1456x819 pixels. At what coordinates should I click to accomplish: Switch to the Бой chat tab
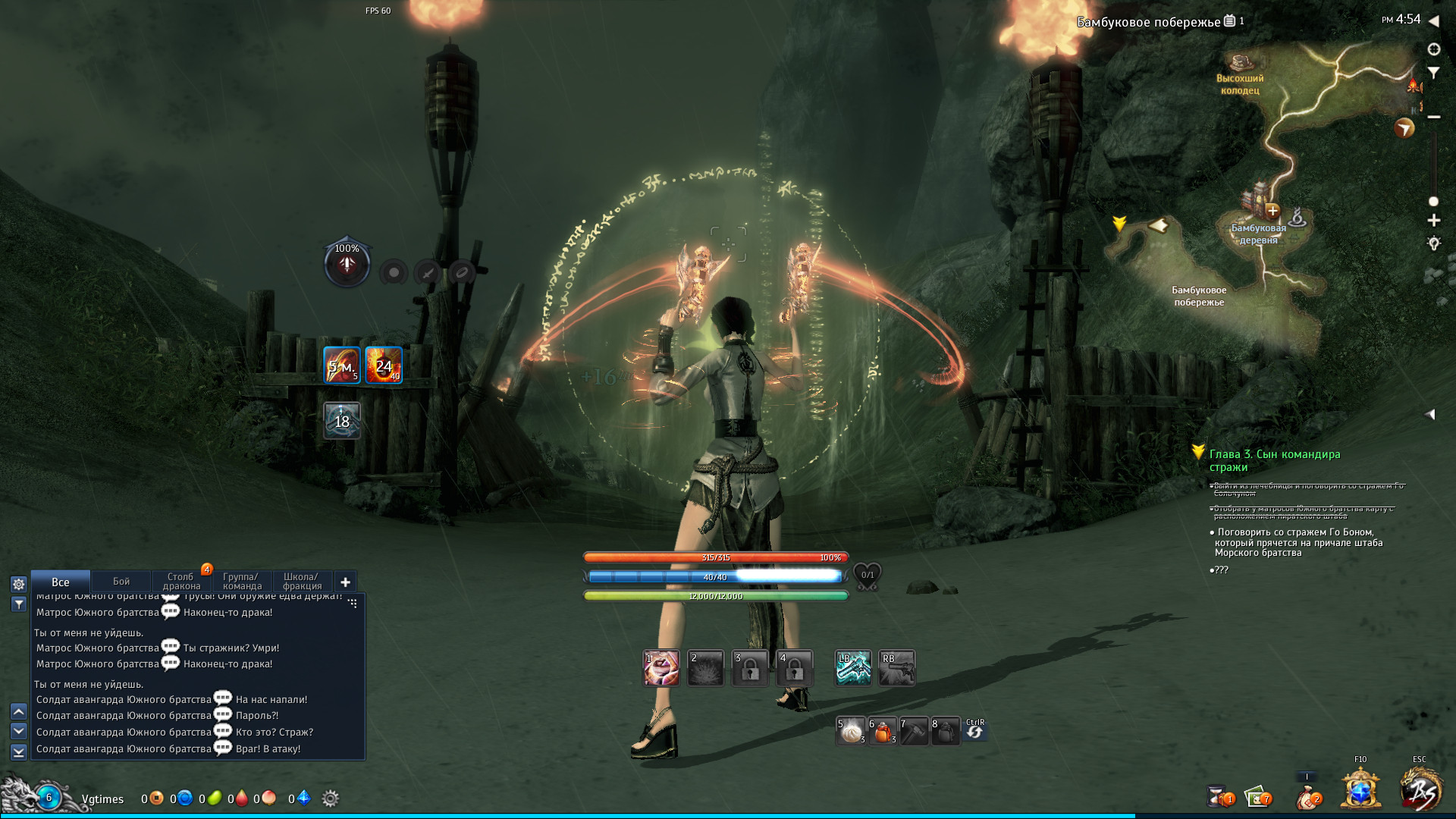tap(121, 582)
